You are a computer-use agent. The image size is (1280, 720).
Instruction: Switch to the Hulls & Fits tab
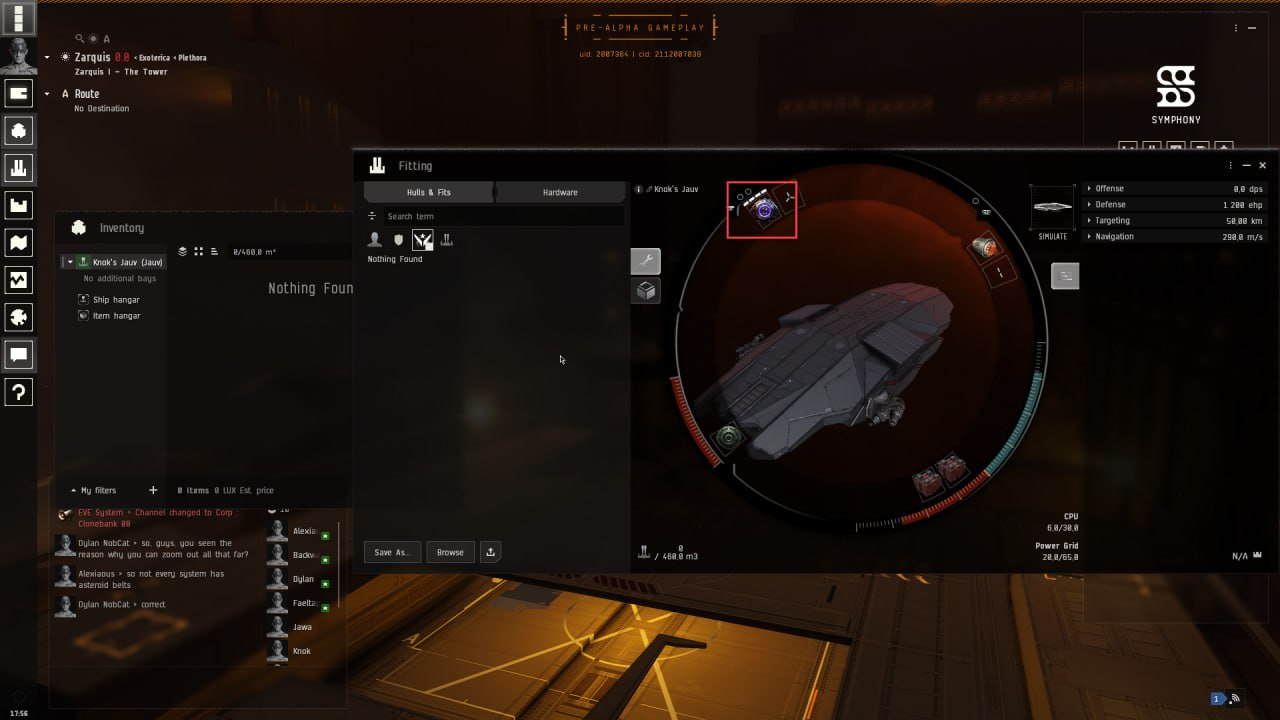pyautogui.click(x=429, y=192)
